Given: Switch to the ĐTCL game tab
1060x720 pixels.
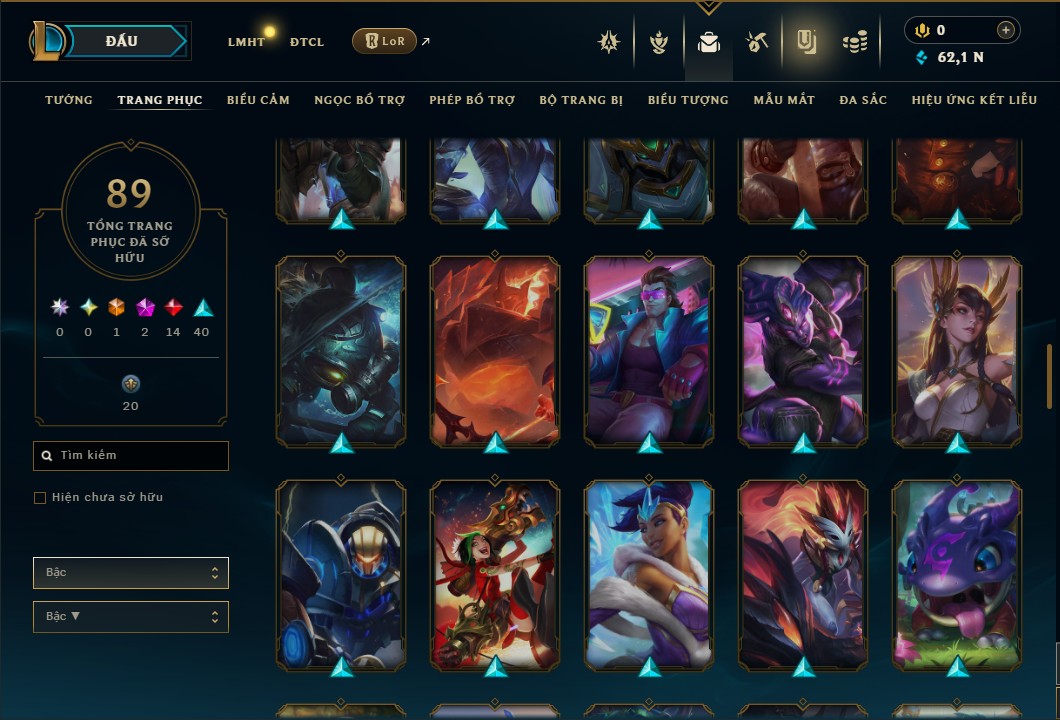Looking at the screenshot, I should click(306, 42).
